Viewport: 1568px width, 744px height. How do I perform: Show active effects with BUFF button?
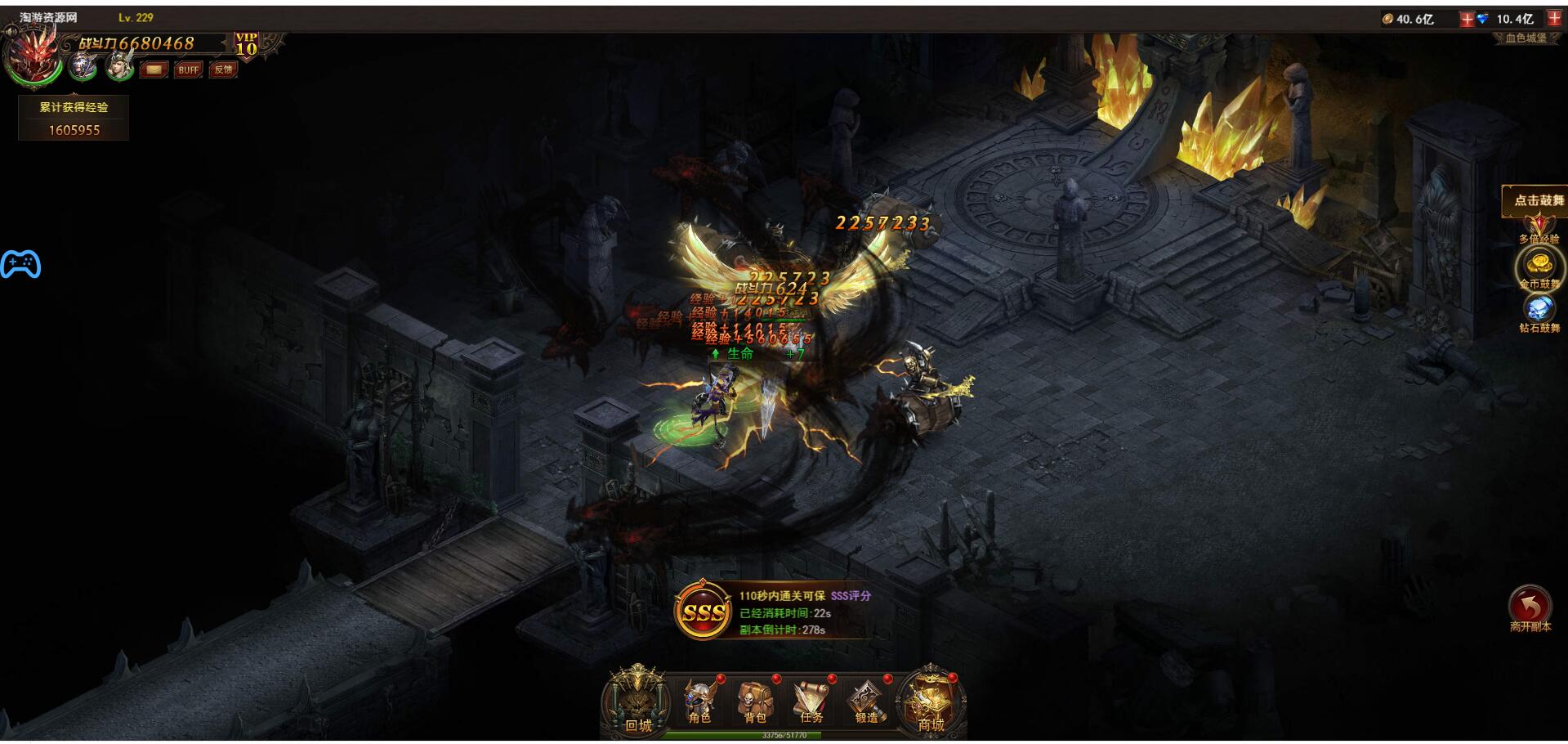(x=188, y=70)
